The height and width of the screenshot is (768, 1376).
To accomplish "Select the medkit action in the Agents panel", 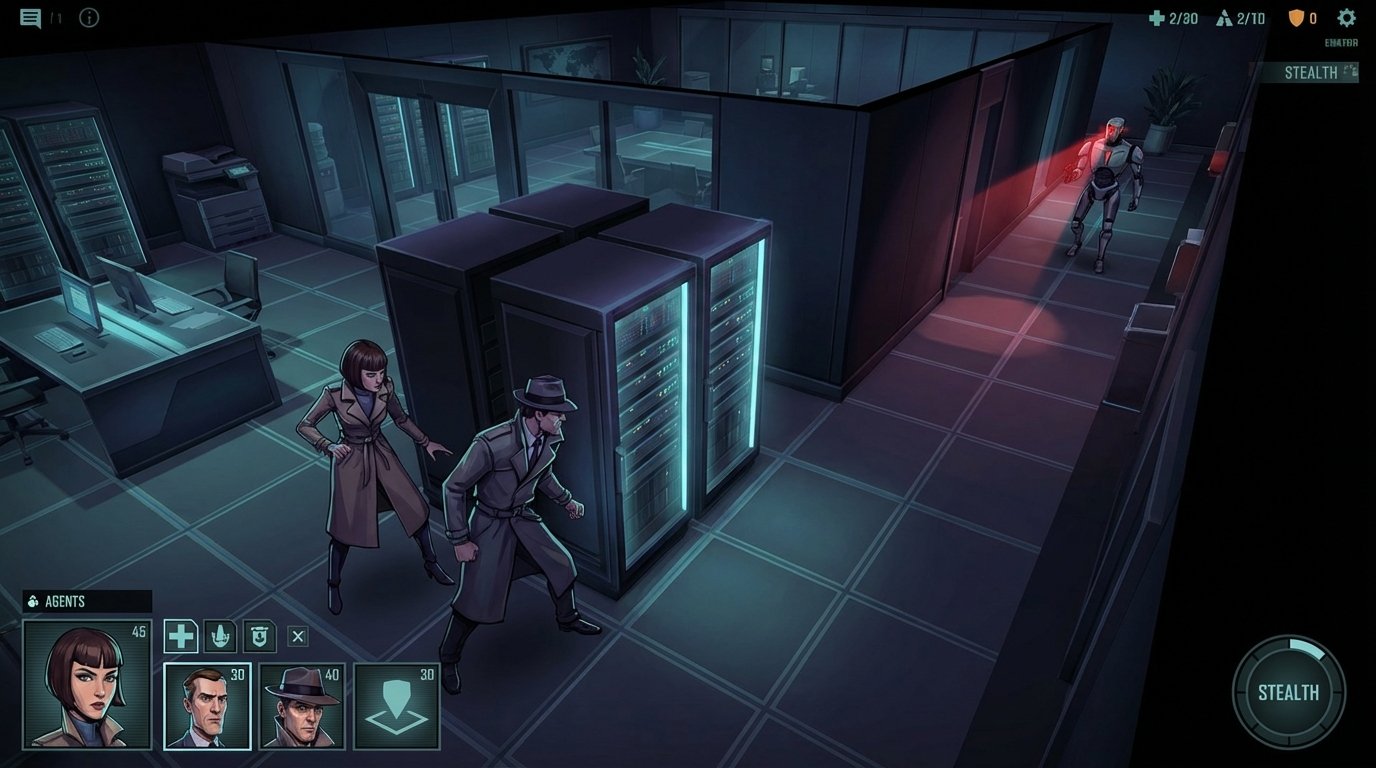I will pyautogui.click(x=180, y=635).
